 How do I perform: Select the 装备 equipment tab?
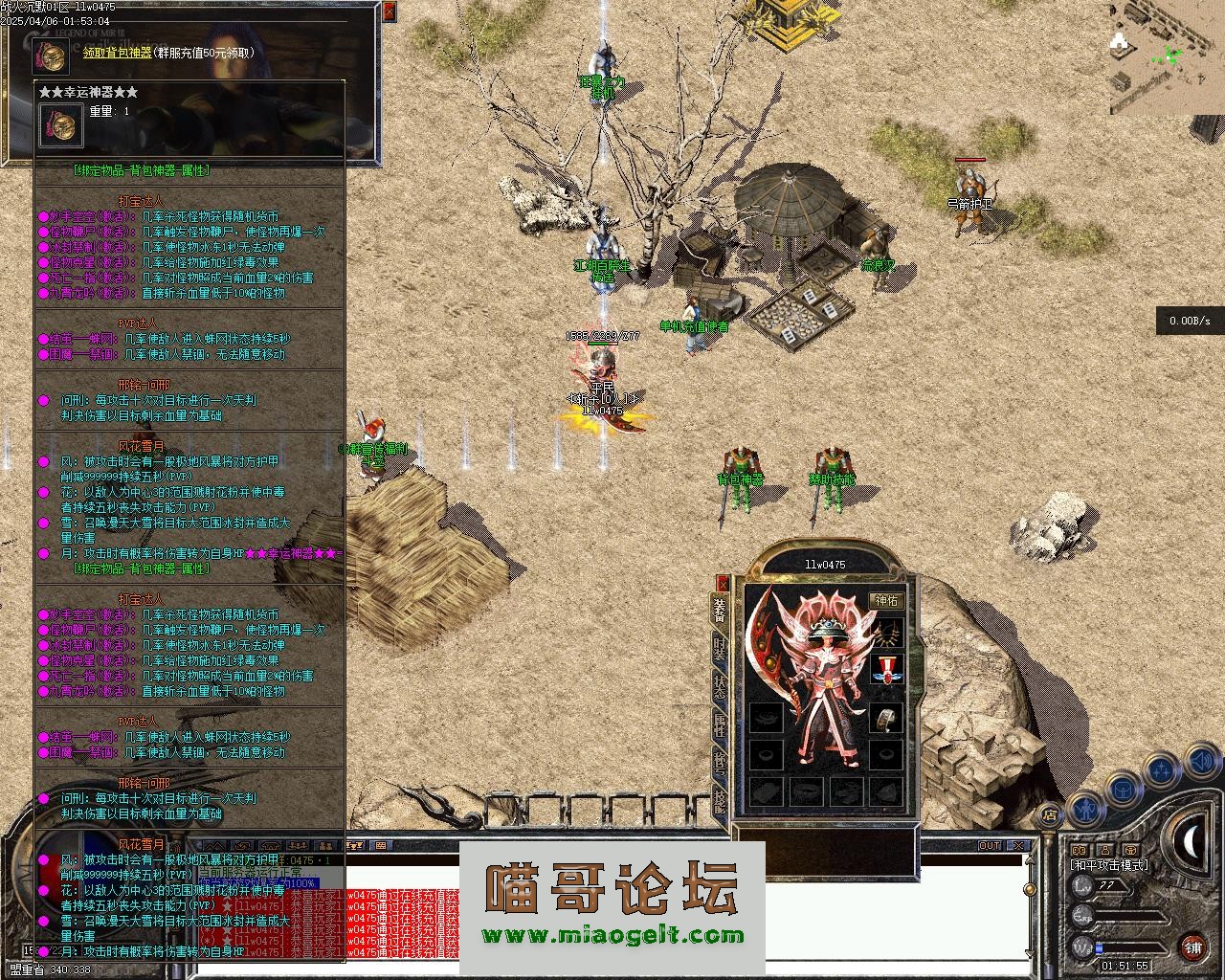pyautogui.click(x=720, y=611)
